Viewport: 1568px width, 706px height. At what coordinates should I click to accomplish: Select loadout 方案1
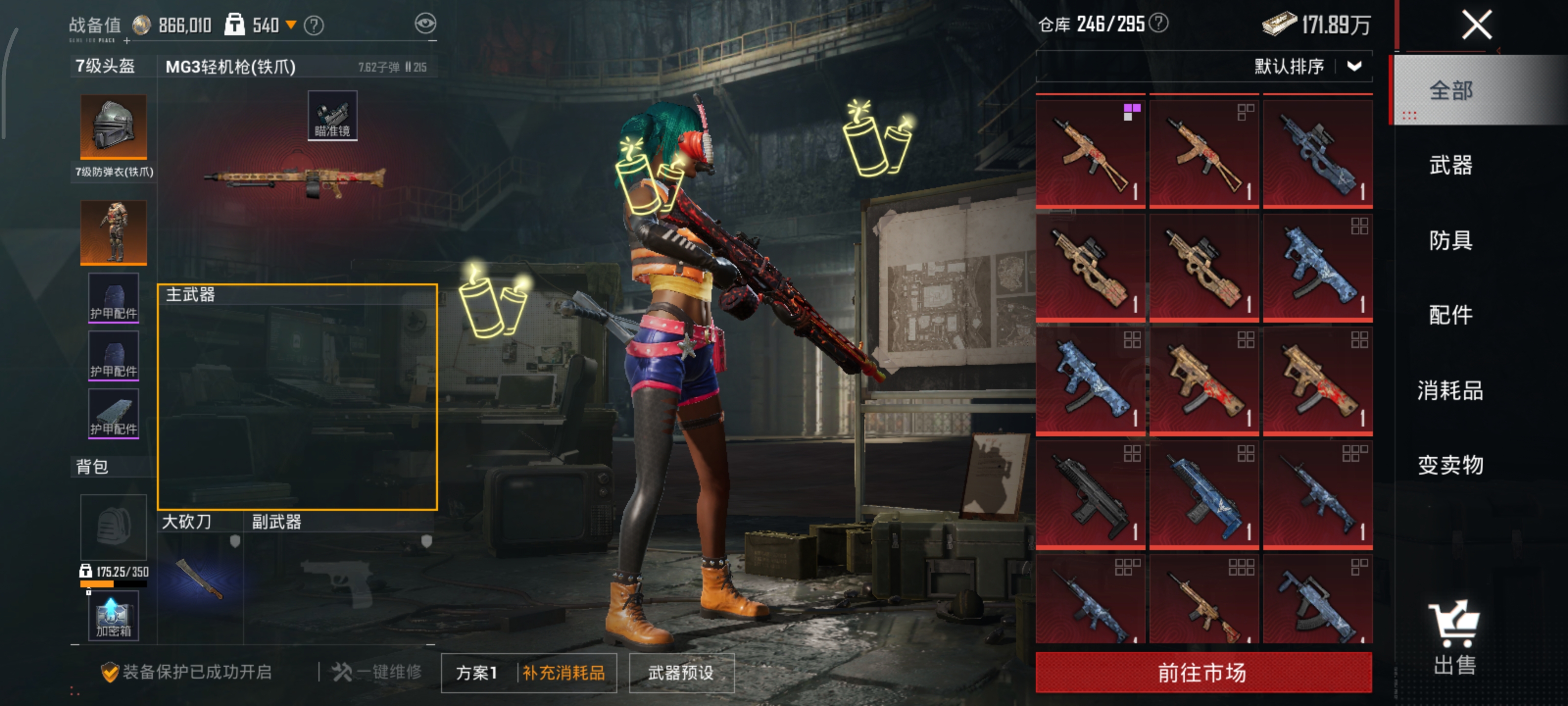pyautogui.click(x=477, y=673)
